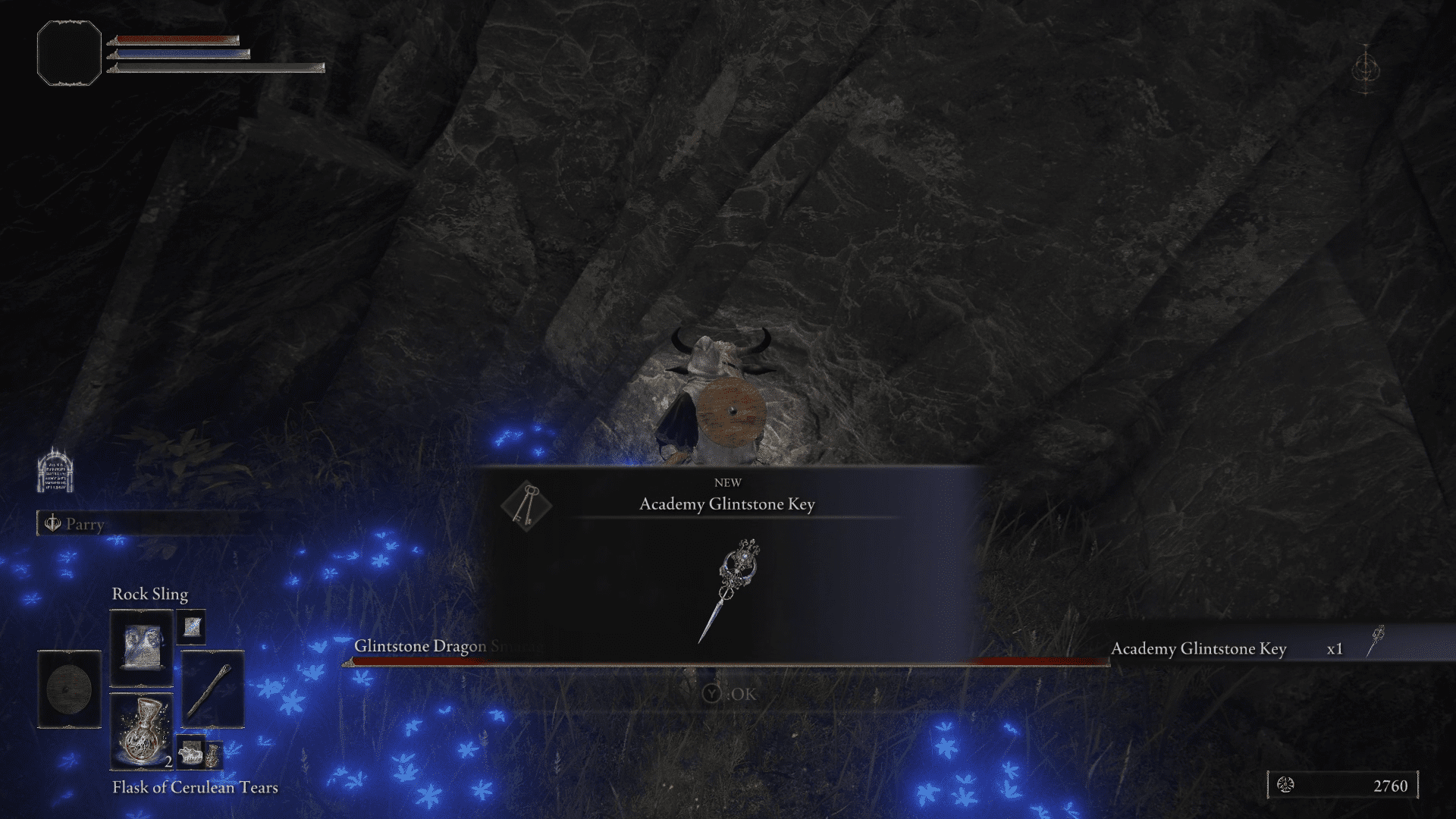Click the compass icon
Image resolution: width=1456 pixels, height=819 pixels.
1366,70
